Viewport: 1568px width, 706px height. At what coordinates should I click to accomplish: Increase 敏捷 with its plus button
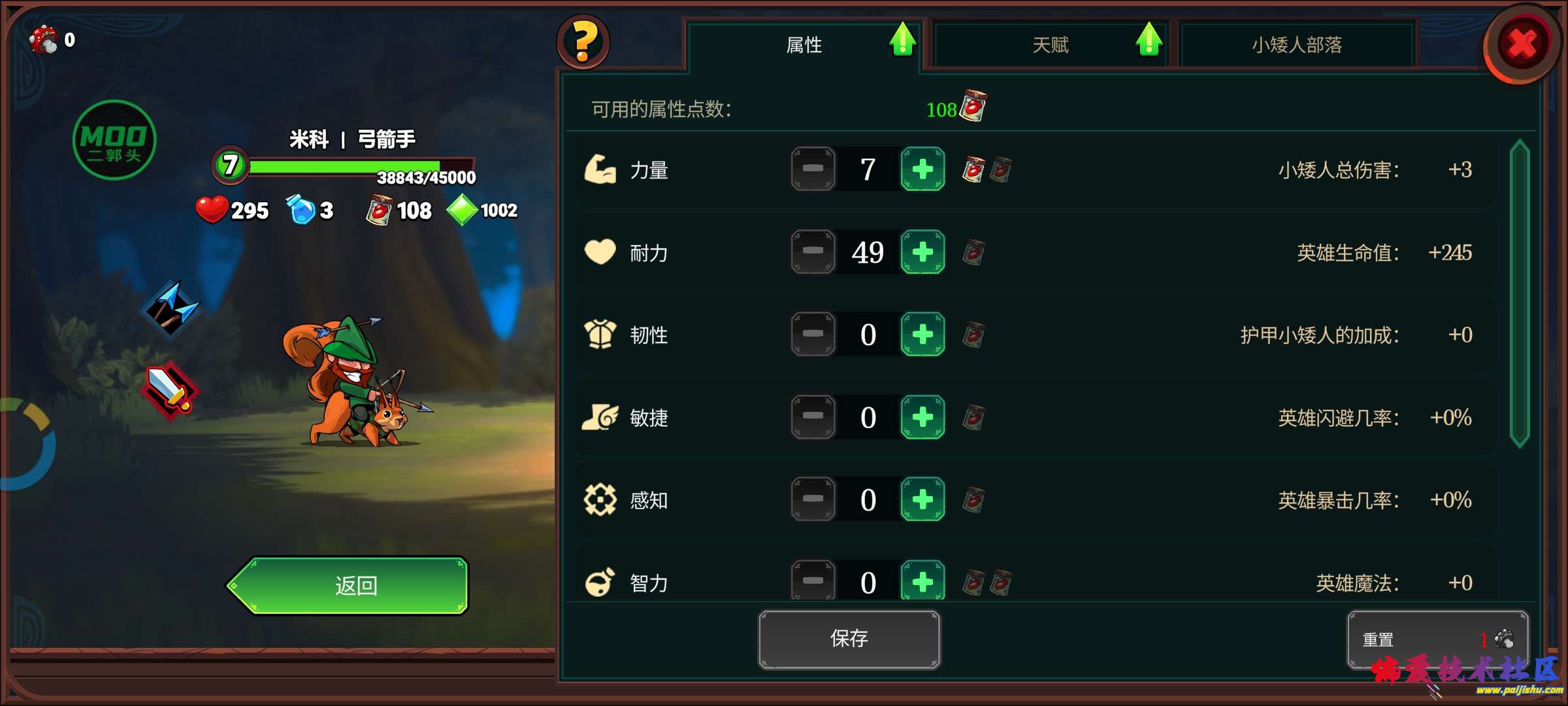(921, 417)
